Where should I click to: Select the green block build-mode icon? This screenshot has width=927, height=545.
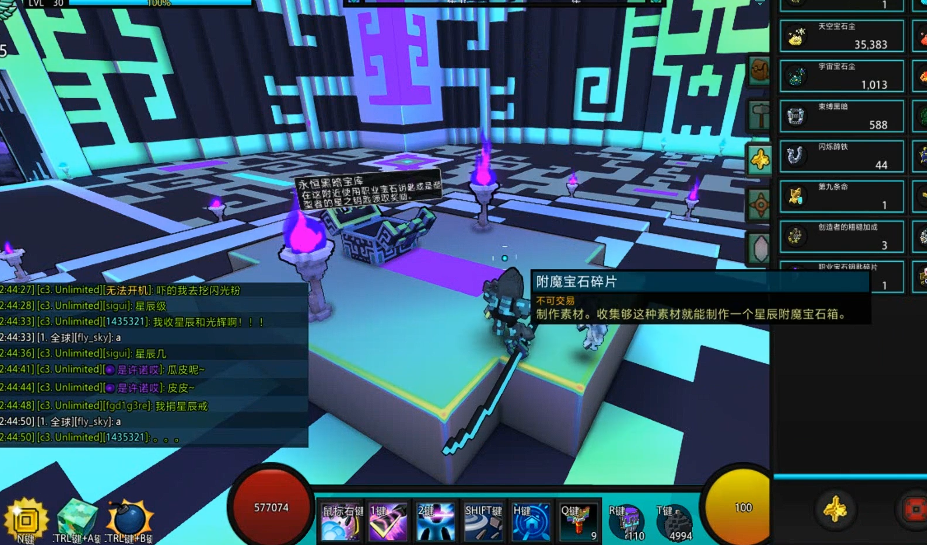(x=76, y=520)
